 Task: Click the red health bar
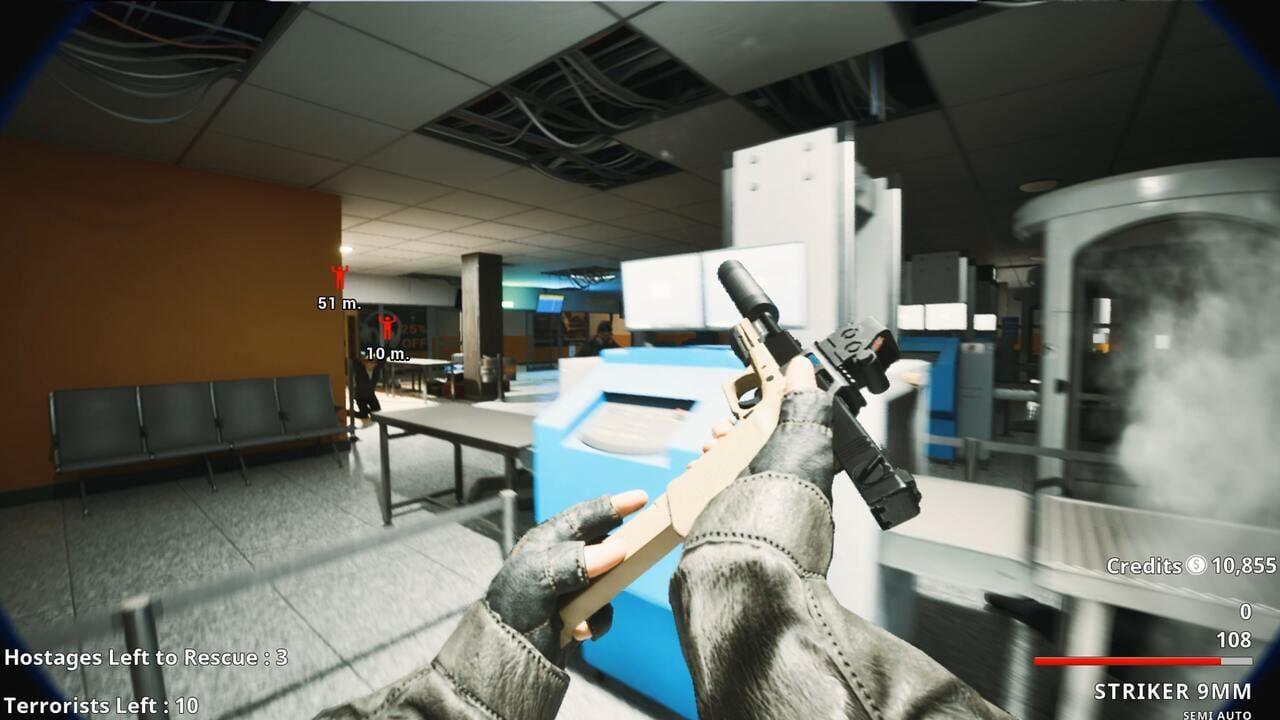point(1130,660)
